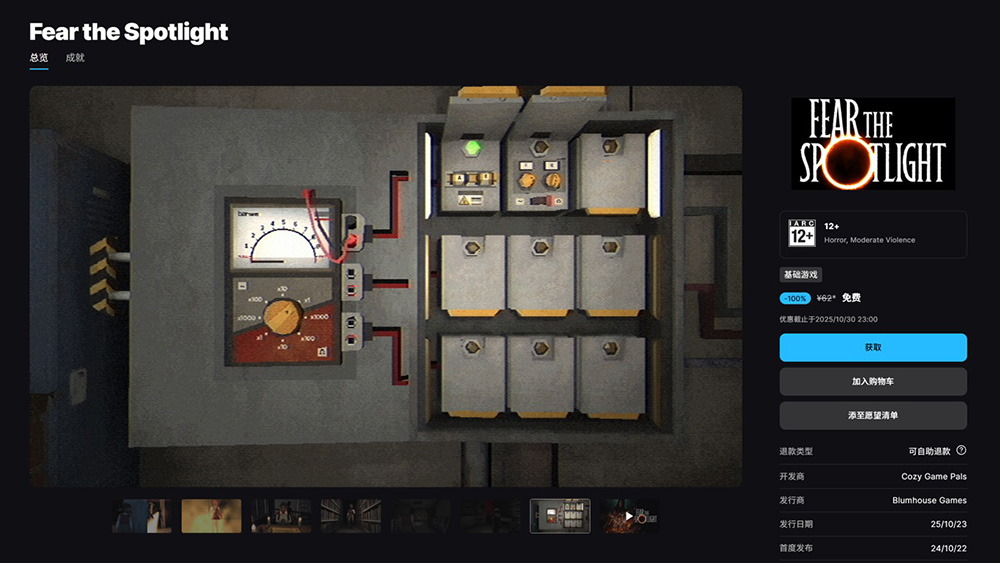The width and height of the screenshot is (1000, 563).
Task: Add the game via 添至愿望清单
Action: tap(873, 415)
